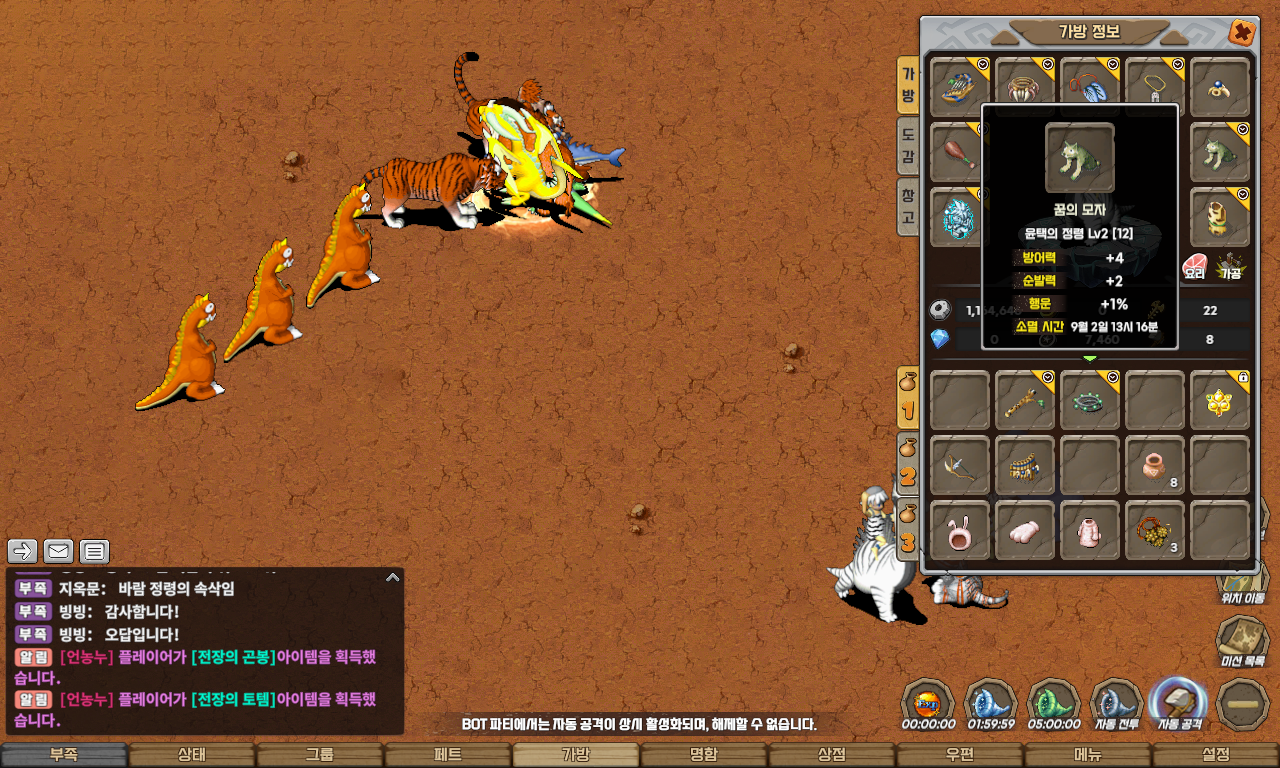Toggle the 자동 공격 auto attack button
Image resolution: width=1280 pixels, height=768 pixels.
coord(1178,702)
